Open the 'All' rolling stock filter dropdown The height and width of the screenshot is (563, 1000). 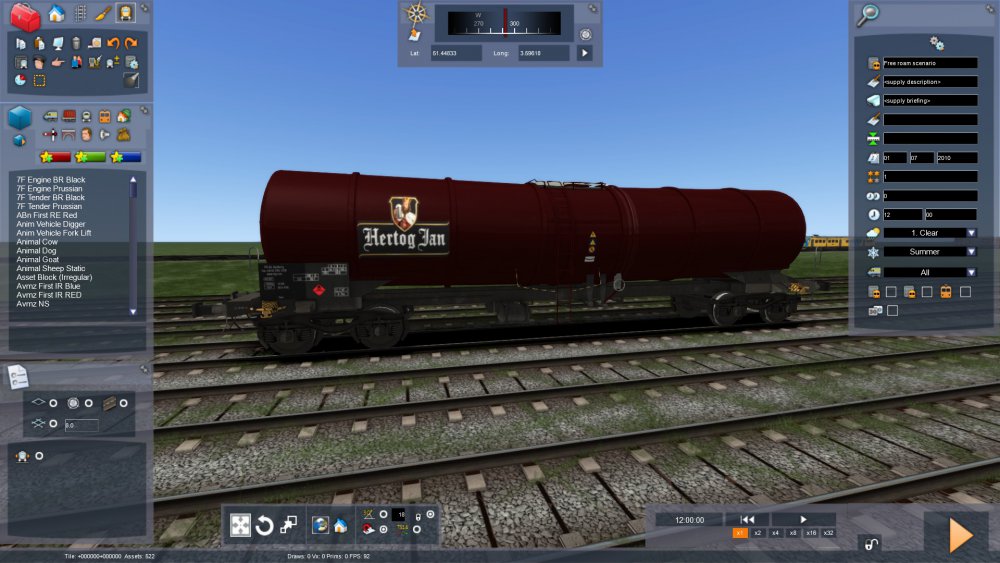point(971,272)
